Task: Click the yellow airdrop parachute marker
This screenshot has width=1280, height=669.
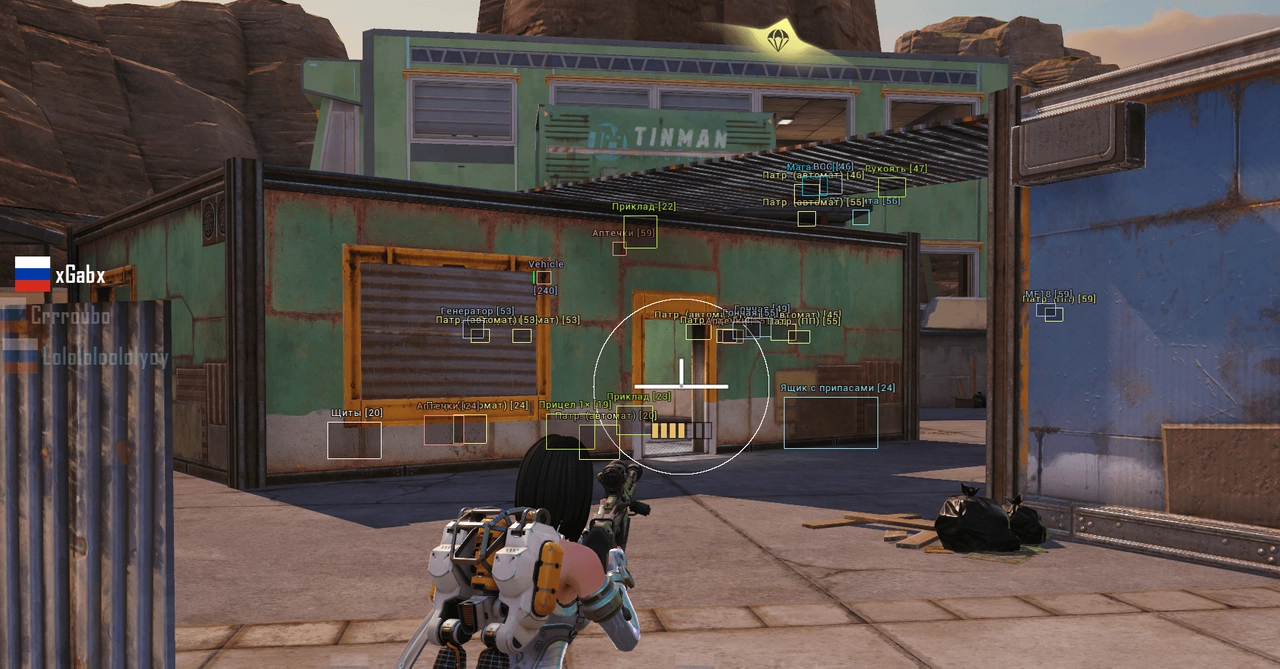Action: click(x=777, y=40)
